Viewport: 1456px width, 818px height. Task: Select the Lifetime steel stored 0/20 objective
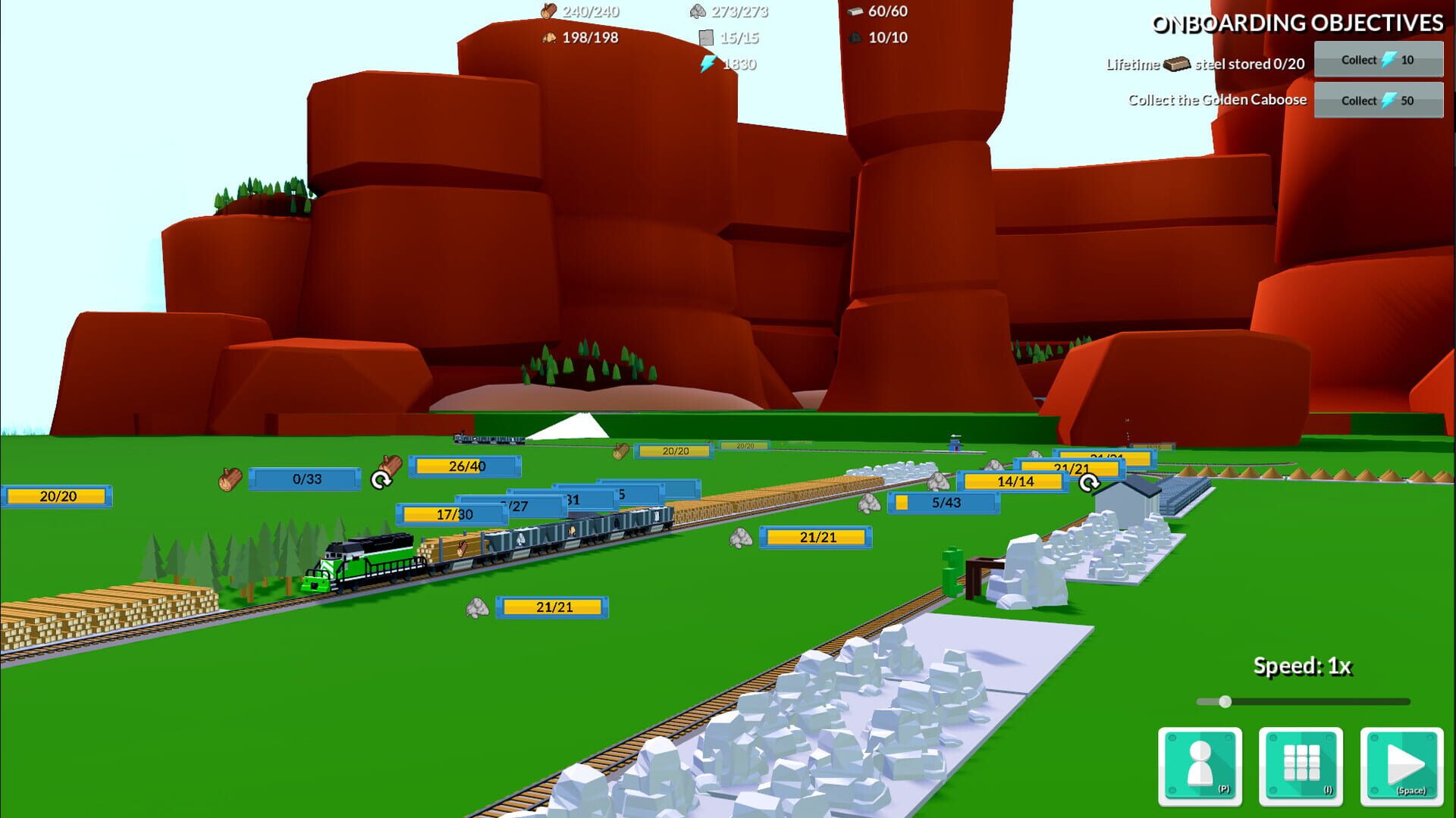[x=1206, y=63]
